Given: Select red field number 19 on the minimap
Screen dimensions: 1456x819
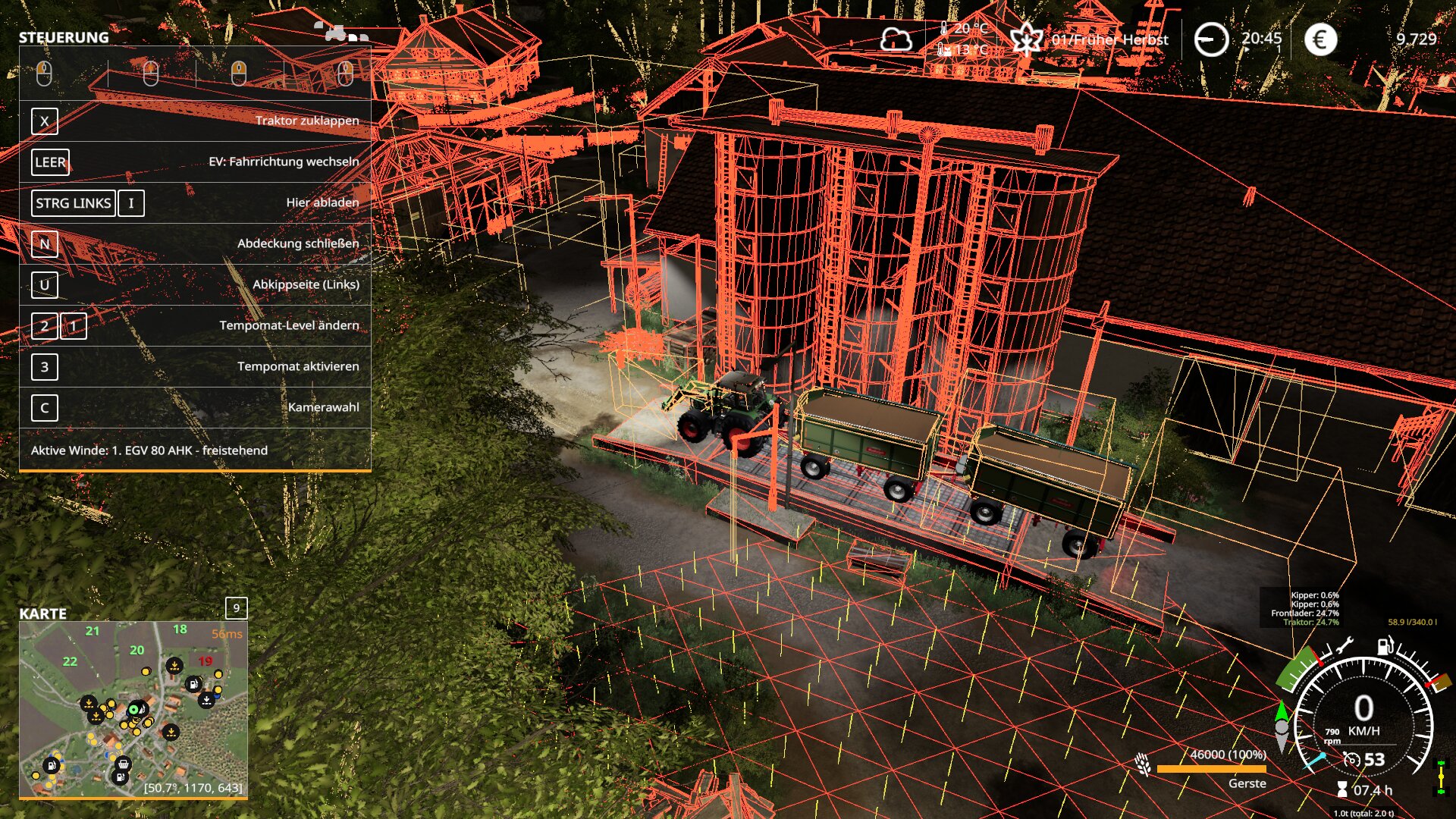Looking at the screenshot, I should [205, 661].
